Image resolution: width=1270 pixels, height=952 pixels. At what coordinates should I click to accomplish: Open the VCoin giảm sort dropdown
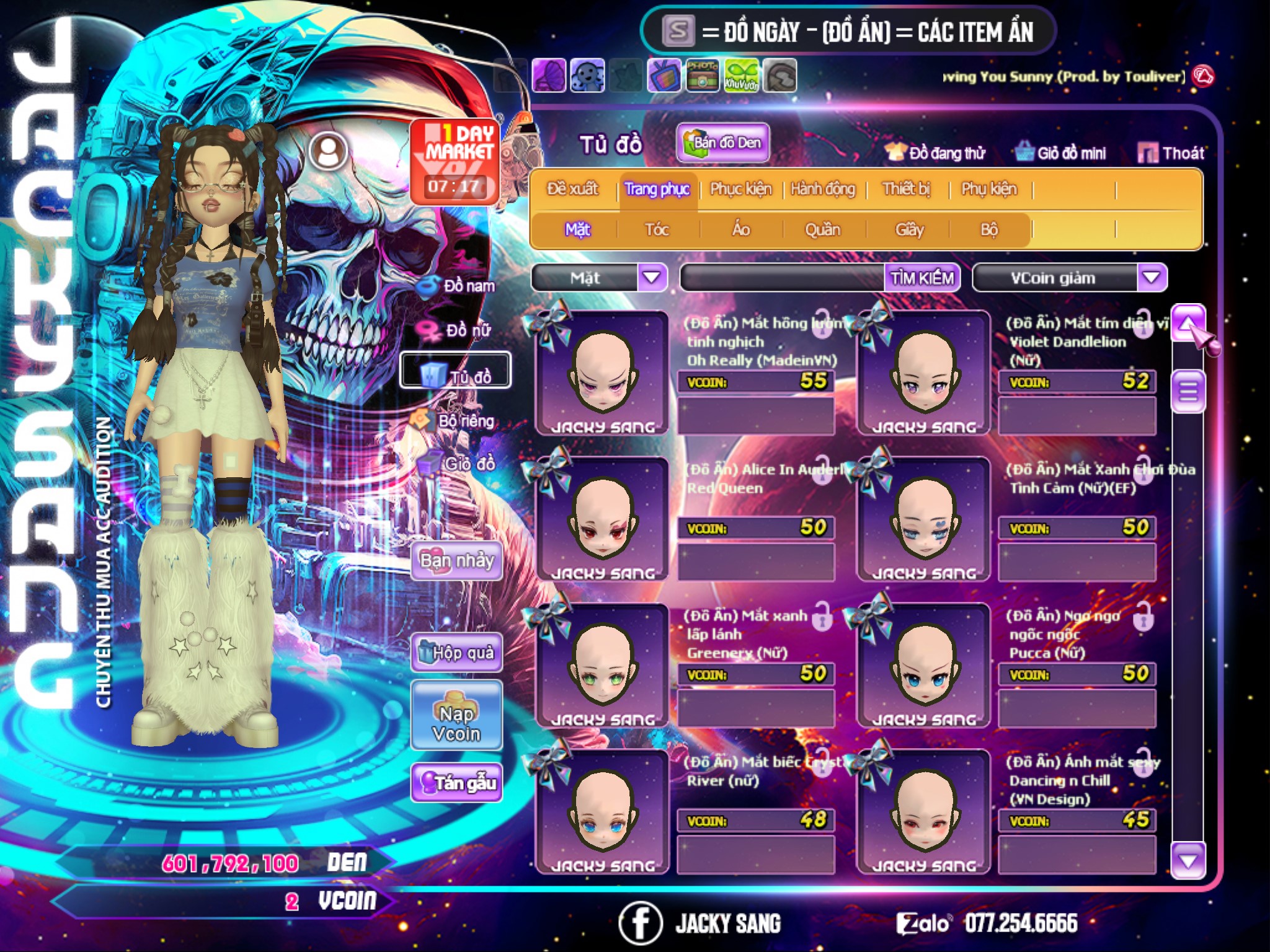tap(1152, 278)
